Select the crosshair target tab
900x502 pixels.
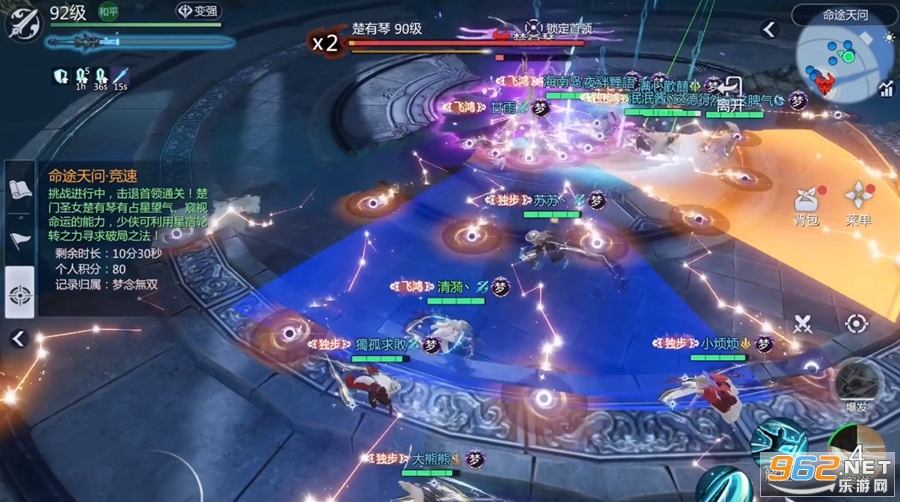pos(19,293)
